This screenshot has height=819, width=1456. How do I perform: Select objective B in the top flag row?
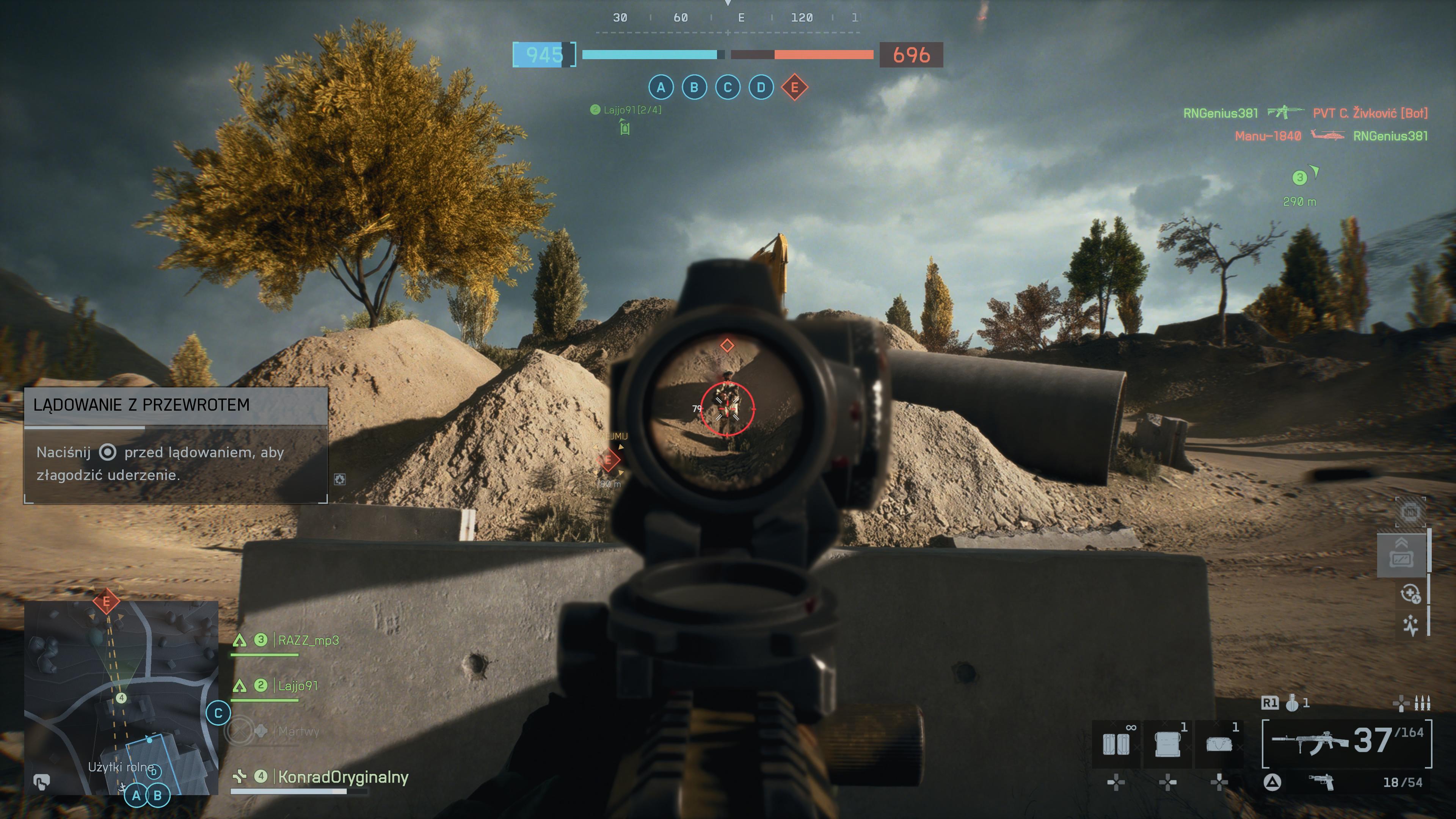click(x=694, y=88)
